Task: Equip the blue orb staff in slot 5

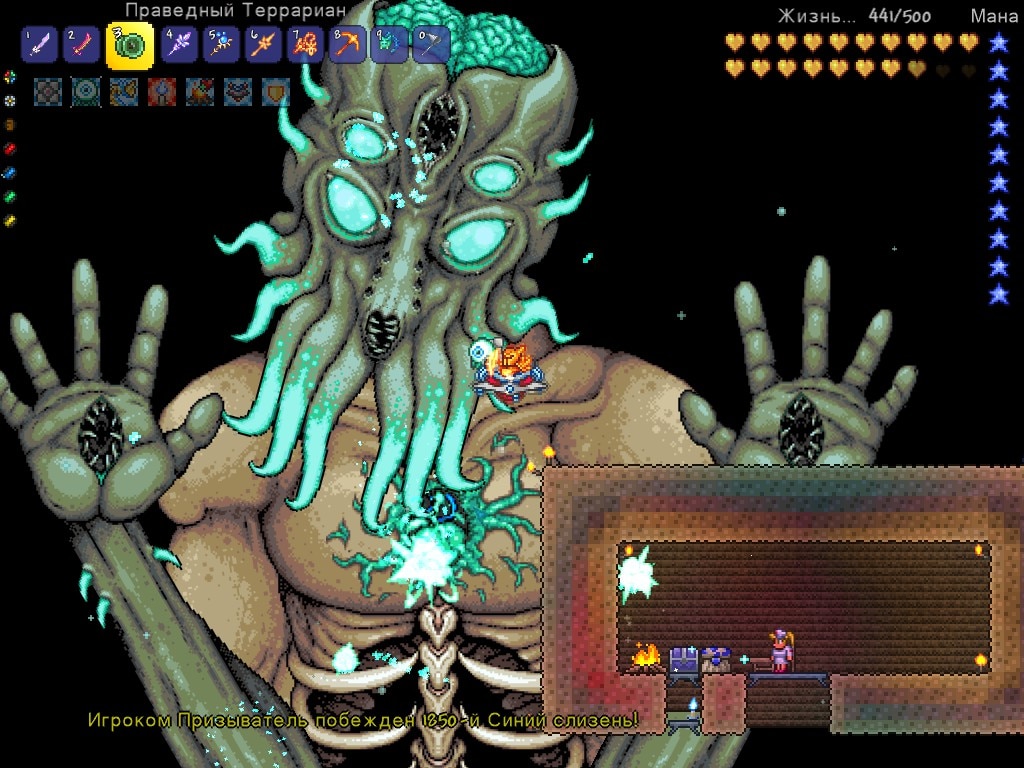Action: click(221, 45)
